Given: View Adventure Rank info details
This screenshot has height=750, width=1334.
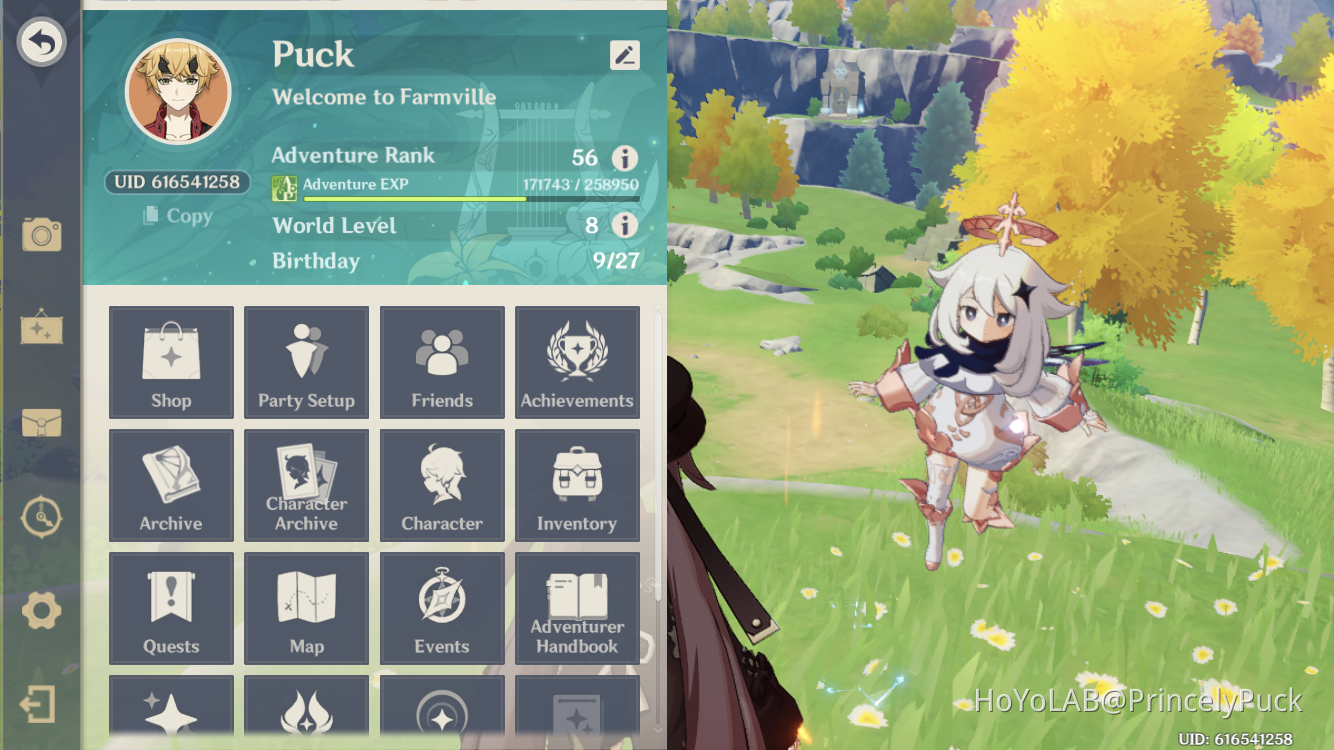Looking at the screenshot, I should coord(625,158).
